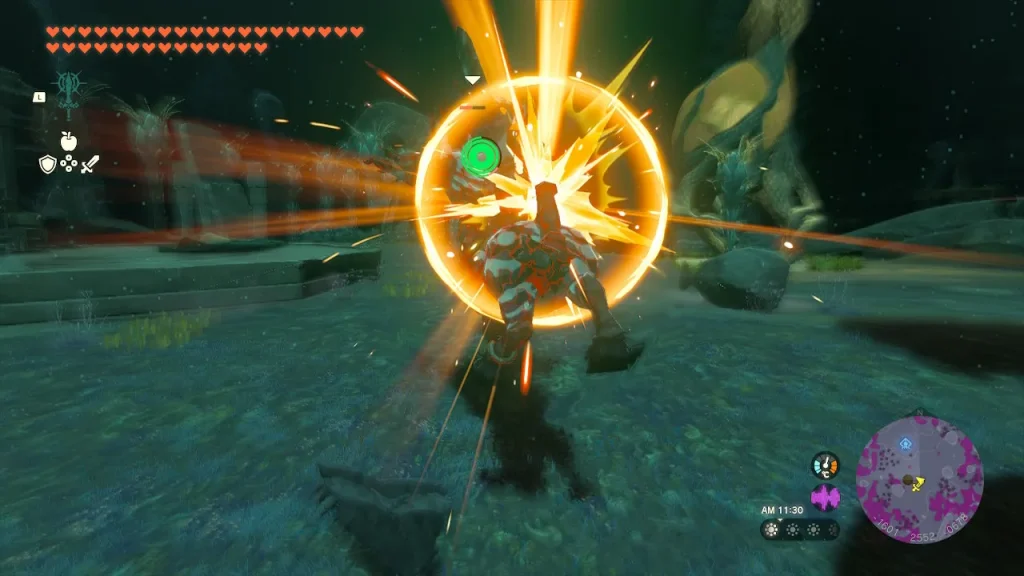The image size is (1024, 576).
Task: Open the shield quick-select icon
Action: (47, 164)
